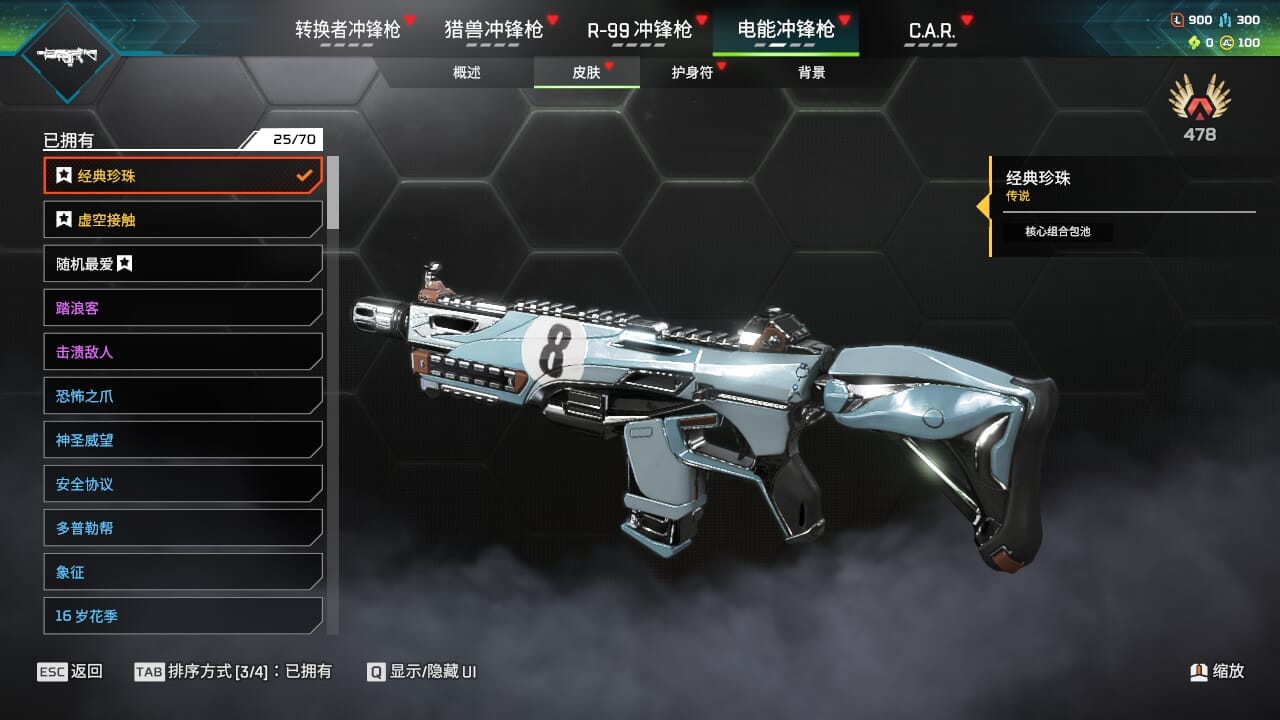Choose the 电能冲锋枪 weapon tab
The image size is (1280, 720).
tap(786, 30)
